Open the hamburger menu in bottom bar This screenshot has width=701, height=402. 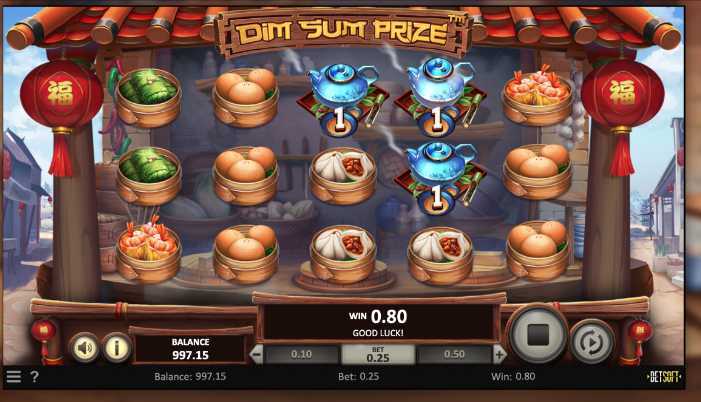13,377
